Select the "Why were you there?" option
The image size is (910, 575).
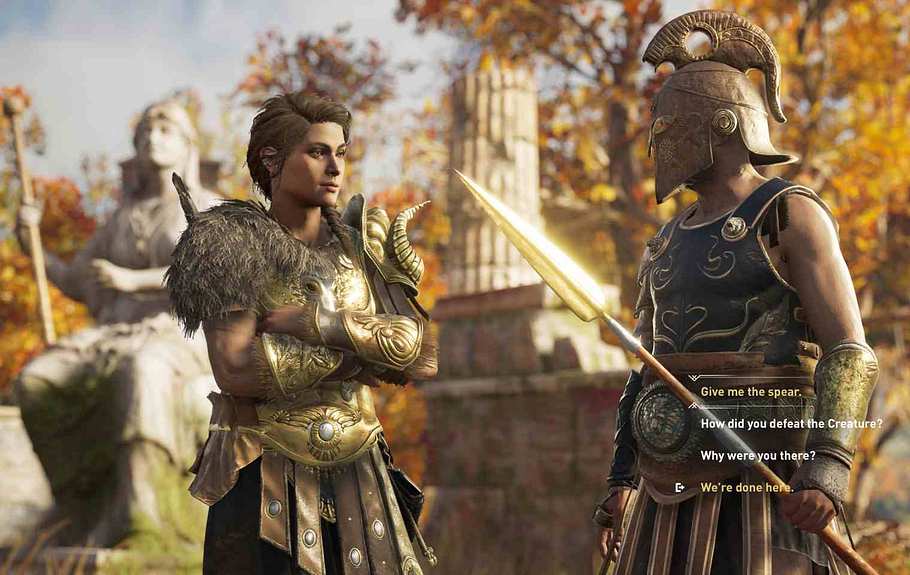757,456
